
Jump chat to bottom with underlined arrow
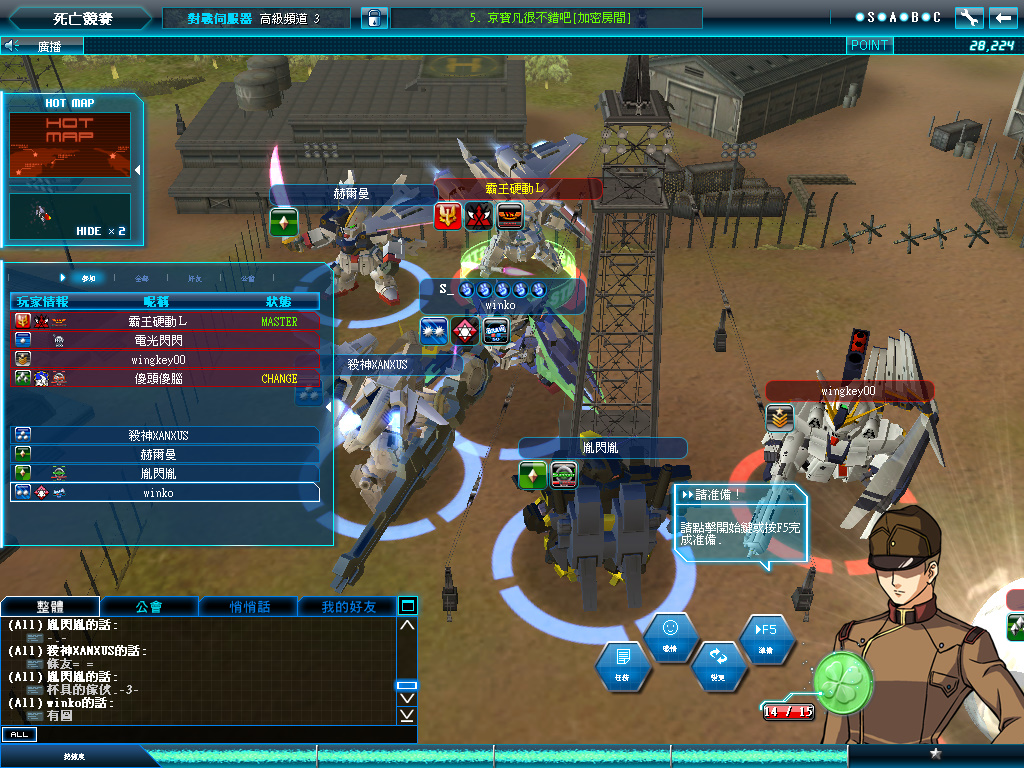pos(407,715)
